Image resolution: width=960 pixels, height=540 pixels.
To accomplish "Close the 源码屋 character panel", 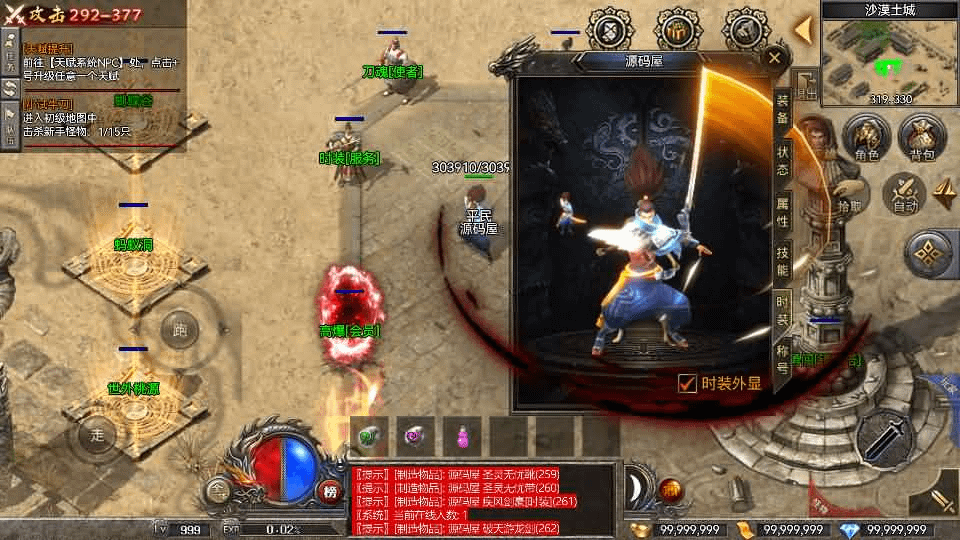I will click(x=774, y=58).
